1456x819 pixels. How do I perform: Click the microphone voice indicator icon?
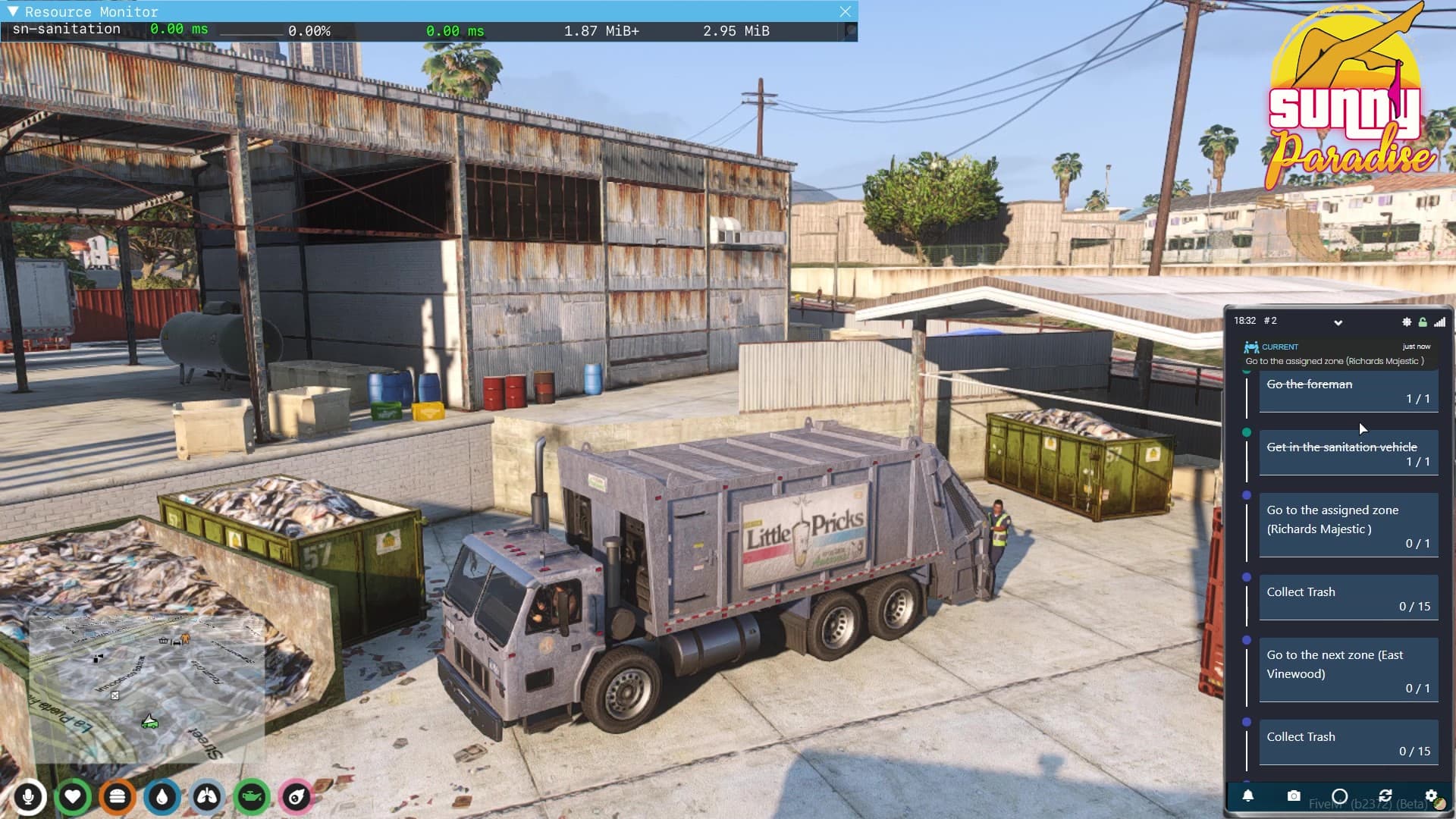pyautogui.click(x=29, y=798)
